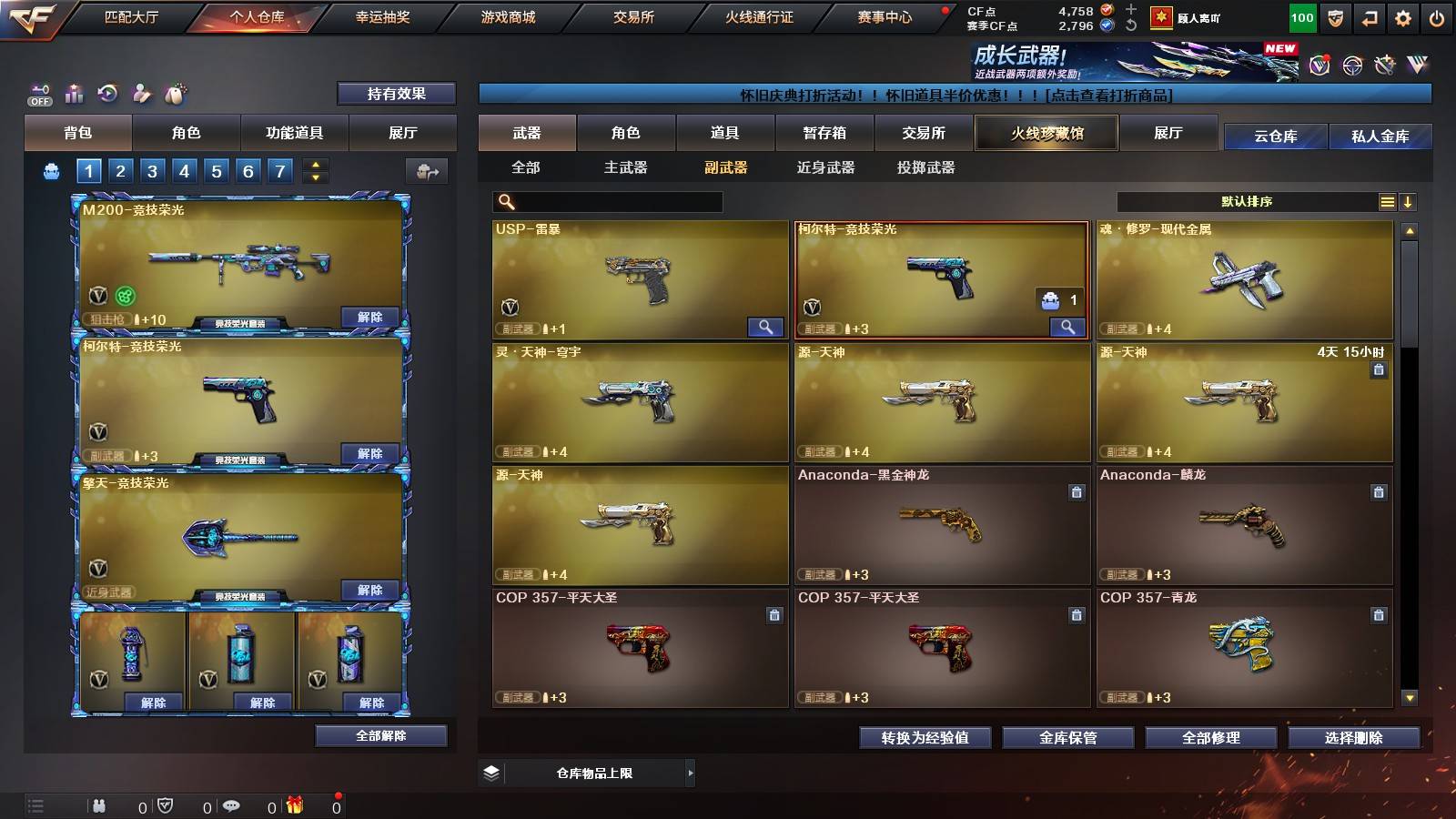1456x819 pixels.
Task: Click the crosshair scope icon near top right
Action: point(1354,66)
